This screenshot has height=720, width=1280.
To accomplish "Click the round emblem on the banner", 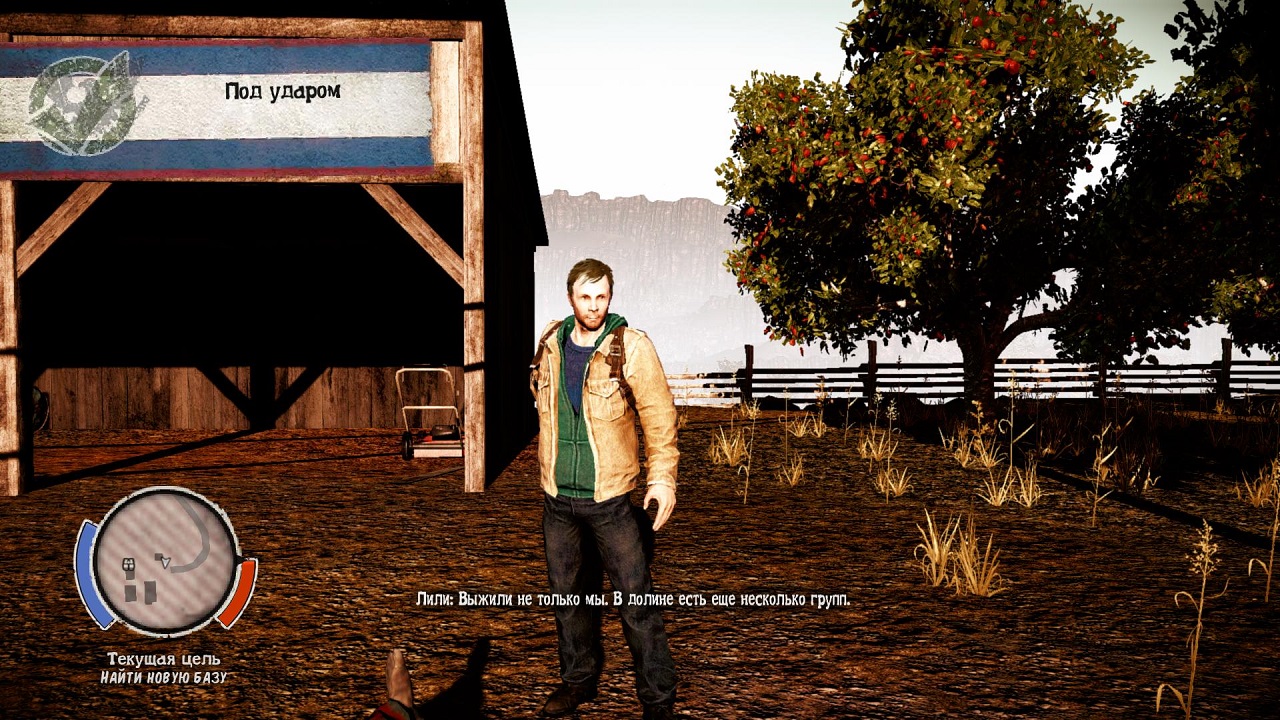I will [82, 102].
